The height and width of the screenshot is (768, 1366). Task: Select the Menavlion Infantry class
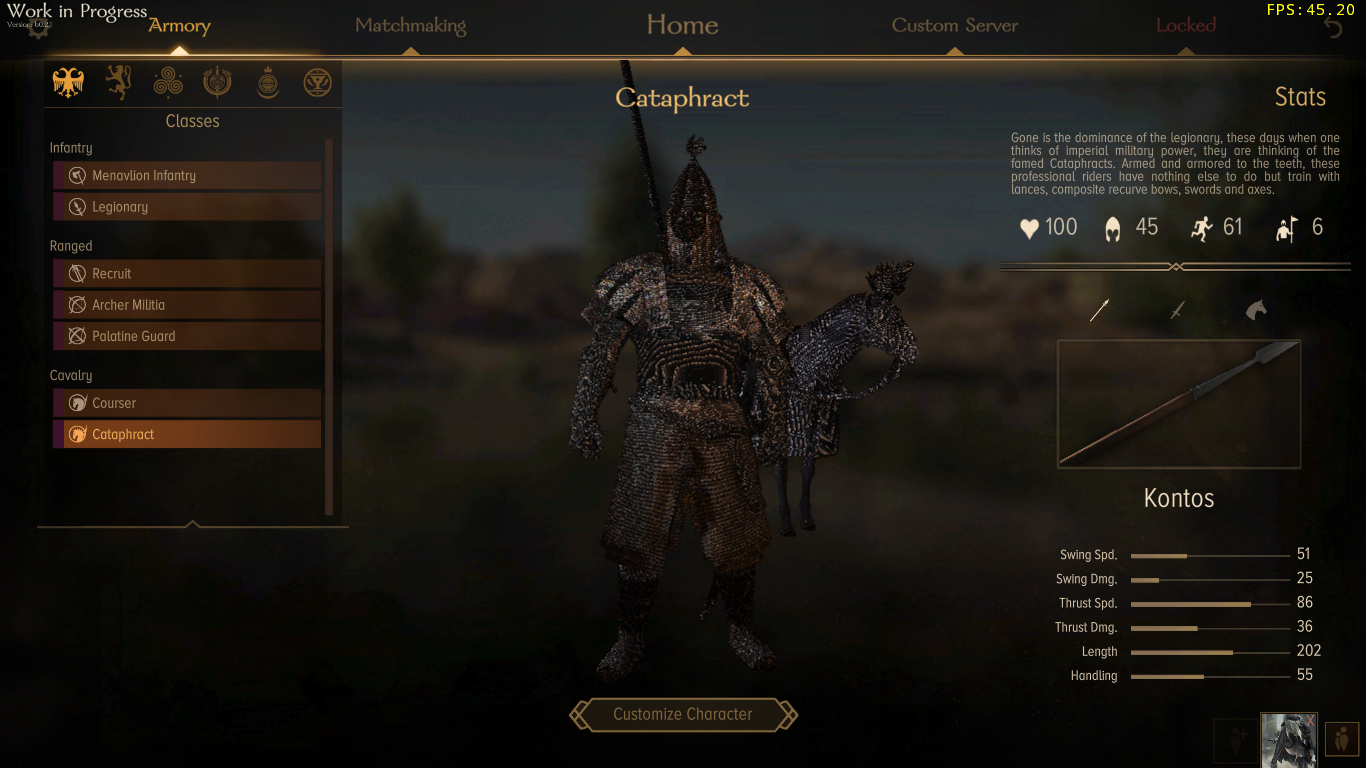pyautogui.click(x=187, y=176)
